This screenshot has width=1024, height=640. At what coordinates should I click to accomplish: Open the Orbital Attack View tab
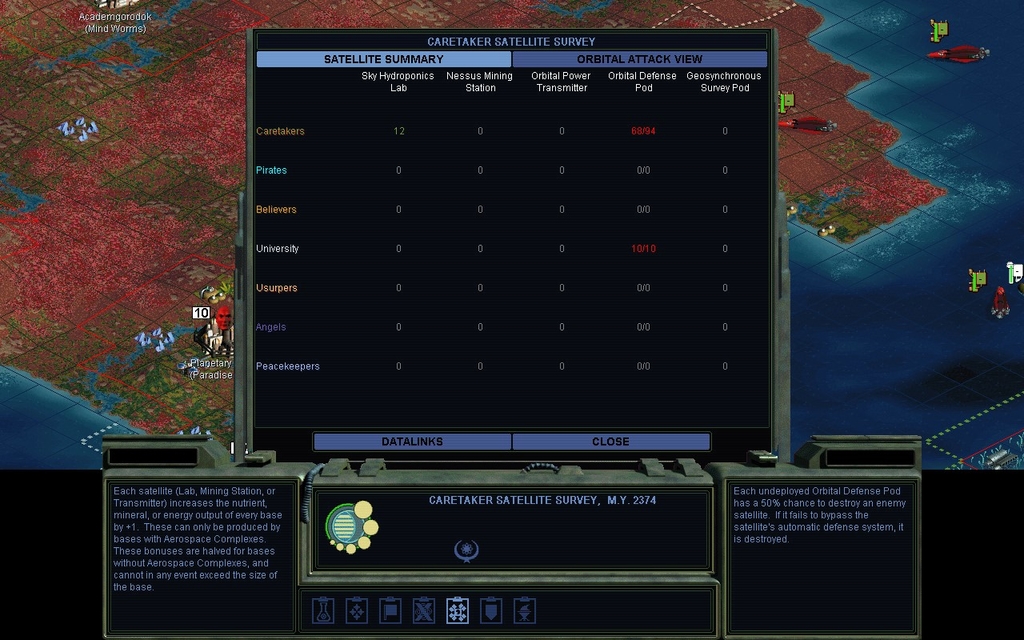tap(639, 59)
